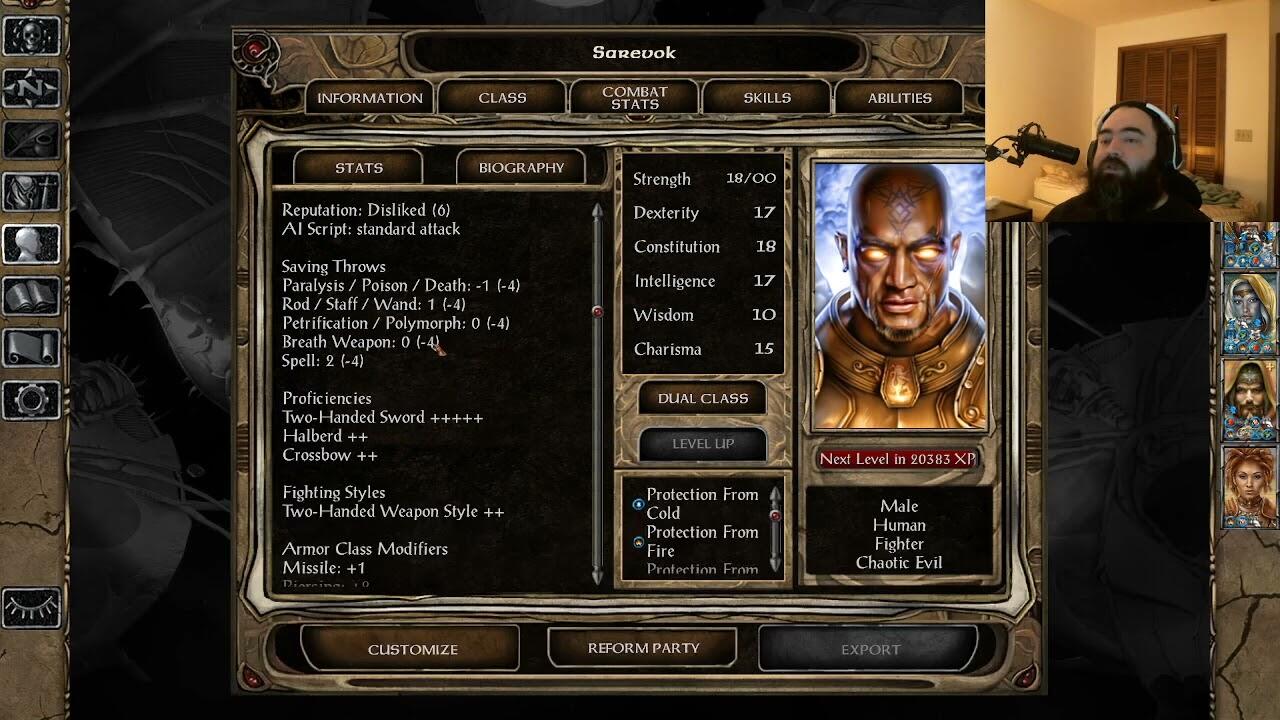Viewport: 1280px width, 720px height.
Task: View Sarevok's Biography
Action: pyautogui.click(x=521, y=168)
